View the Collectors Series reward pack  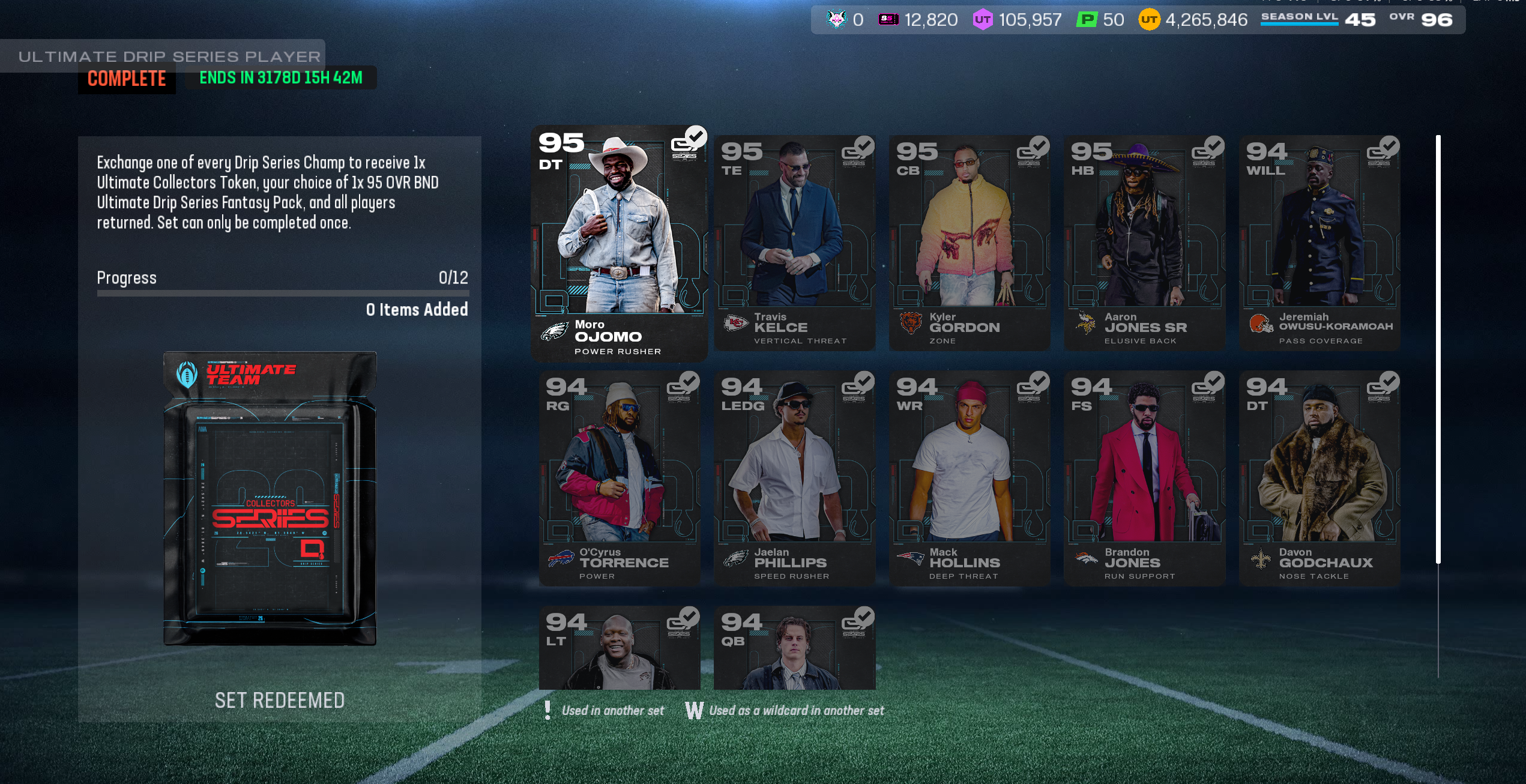tap(270, 498)
